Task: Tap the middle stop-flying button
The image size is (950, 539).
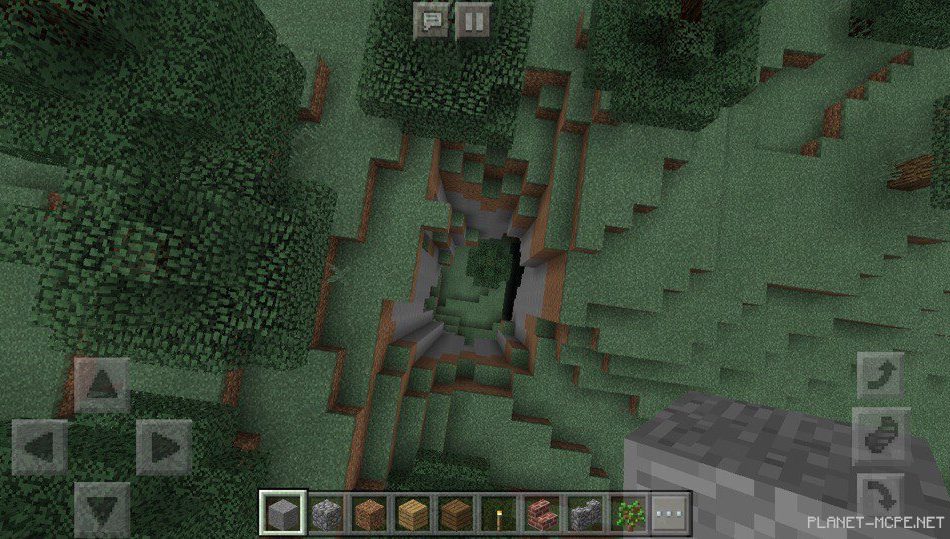Action: (x=882, y=437)
